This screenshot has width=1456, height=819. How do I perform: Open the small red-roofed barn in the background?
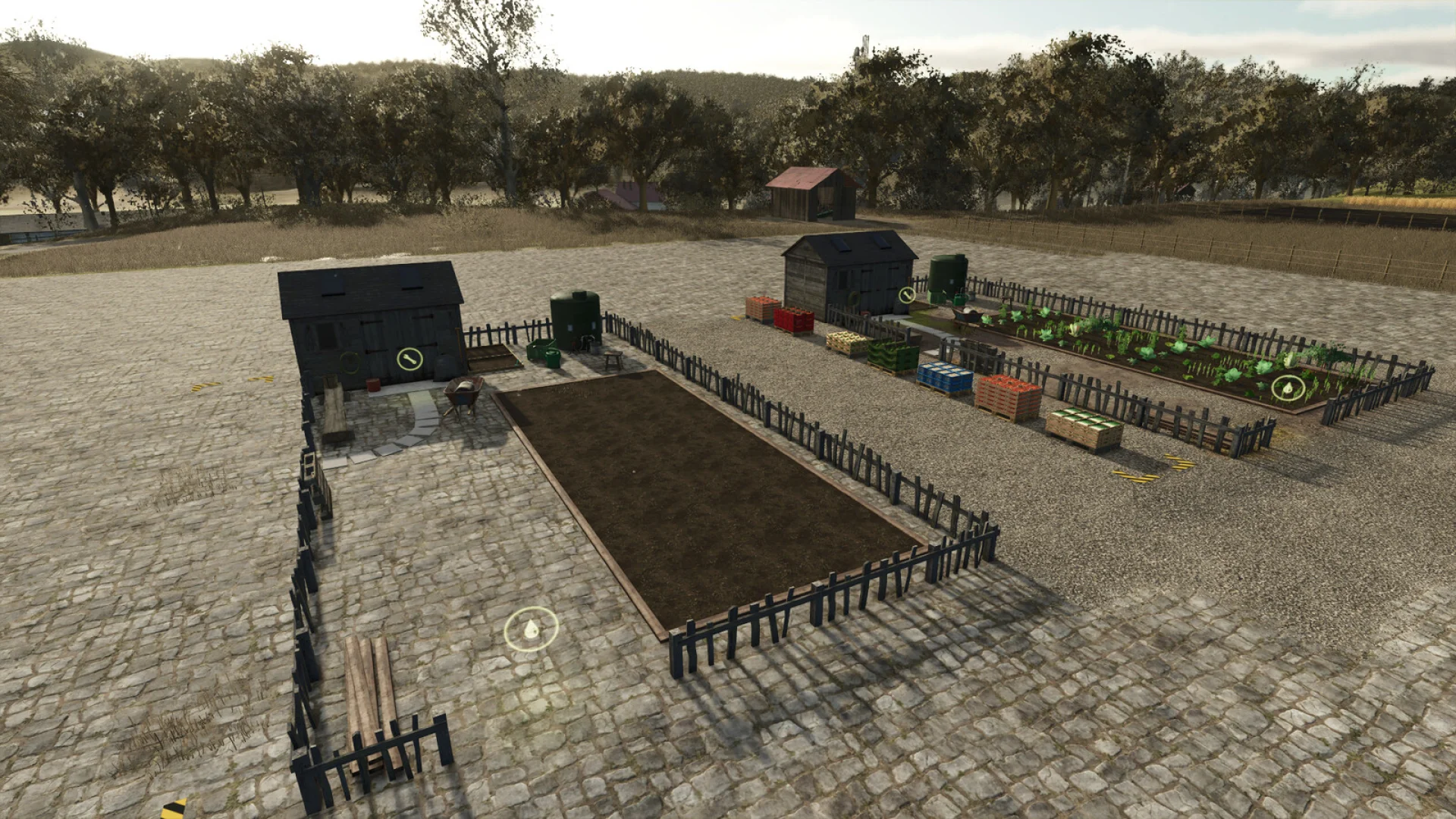coord(811,193)
